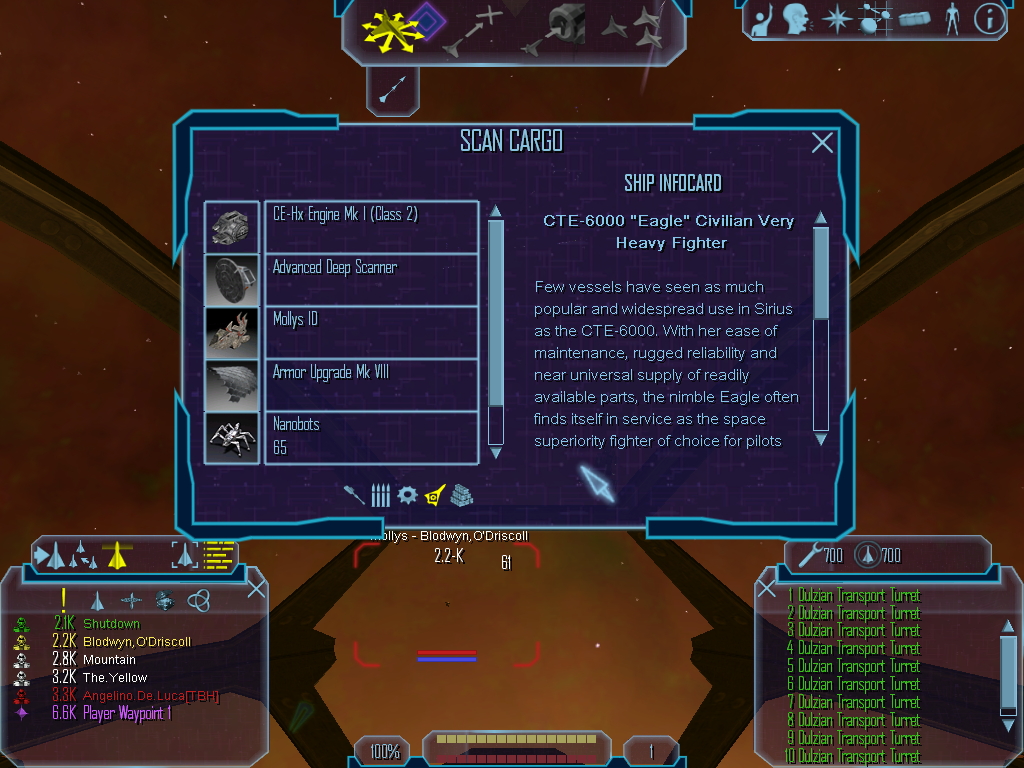Image resolution: width=1024 pixels, height=768 pixels.
Task: Activate the Free Flight maneuver icon
Action: (392, 28)
